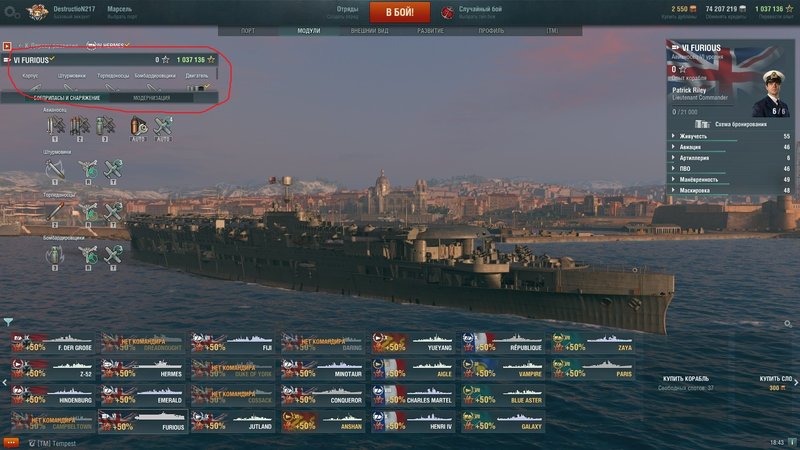Select the МОДЕРНИЗАЦИЯ section

151,97
